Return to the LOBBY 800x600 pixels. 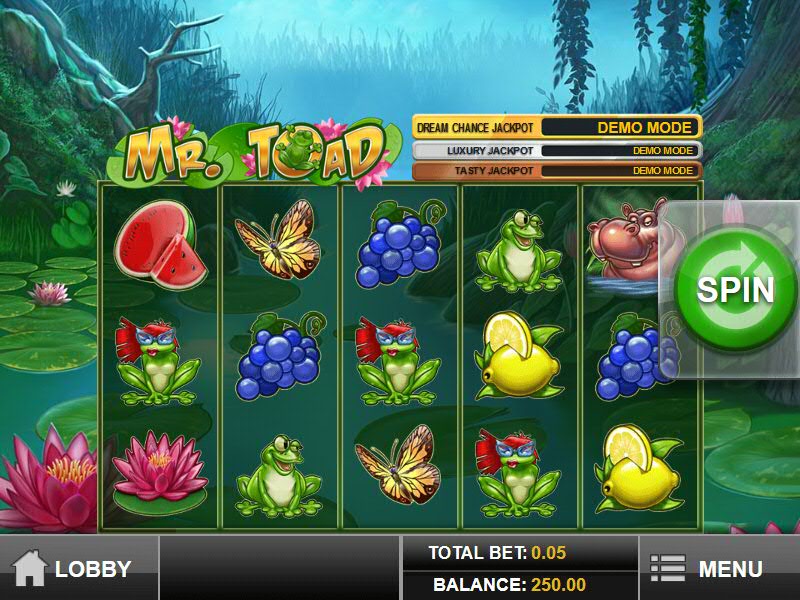click(x=78, y=569)
